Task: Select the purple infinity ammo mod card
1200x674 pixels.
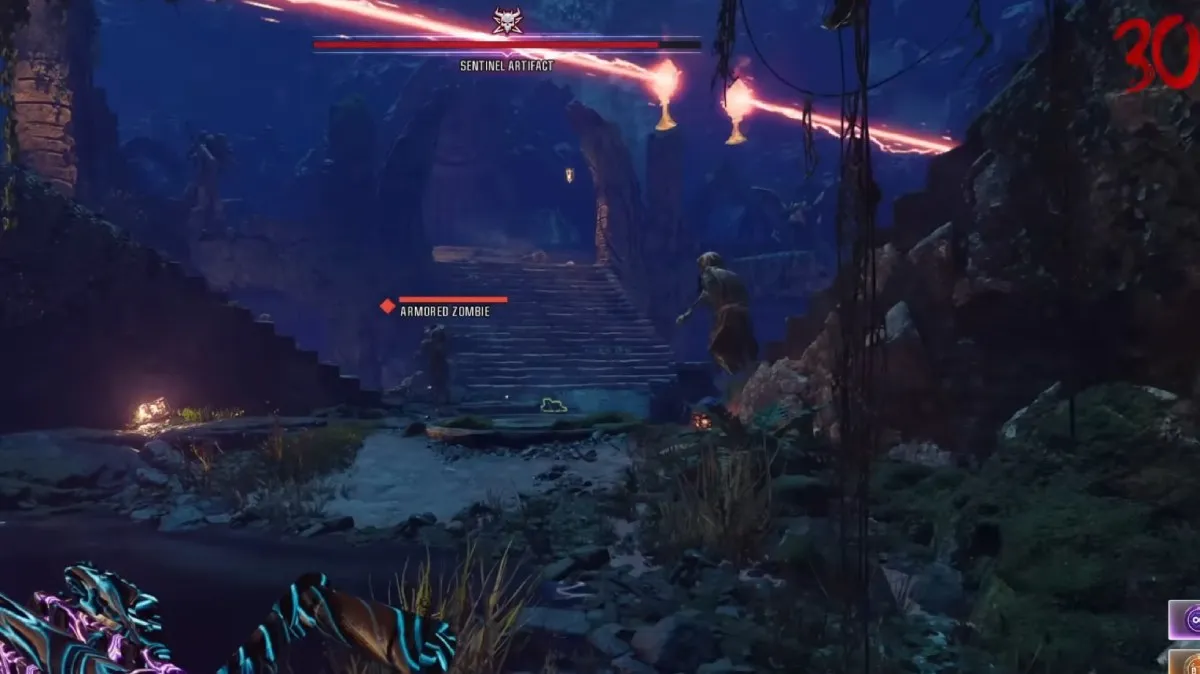Action: [1187, 620]
